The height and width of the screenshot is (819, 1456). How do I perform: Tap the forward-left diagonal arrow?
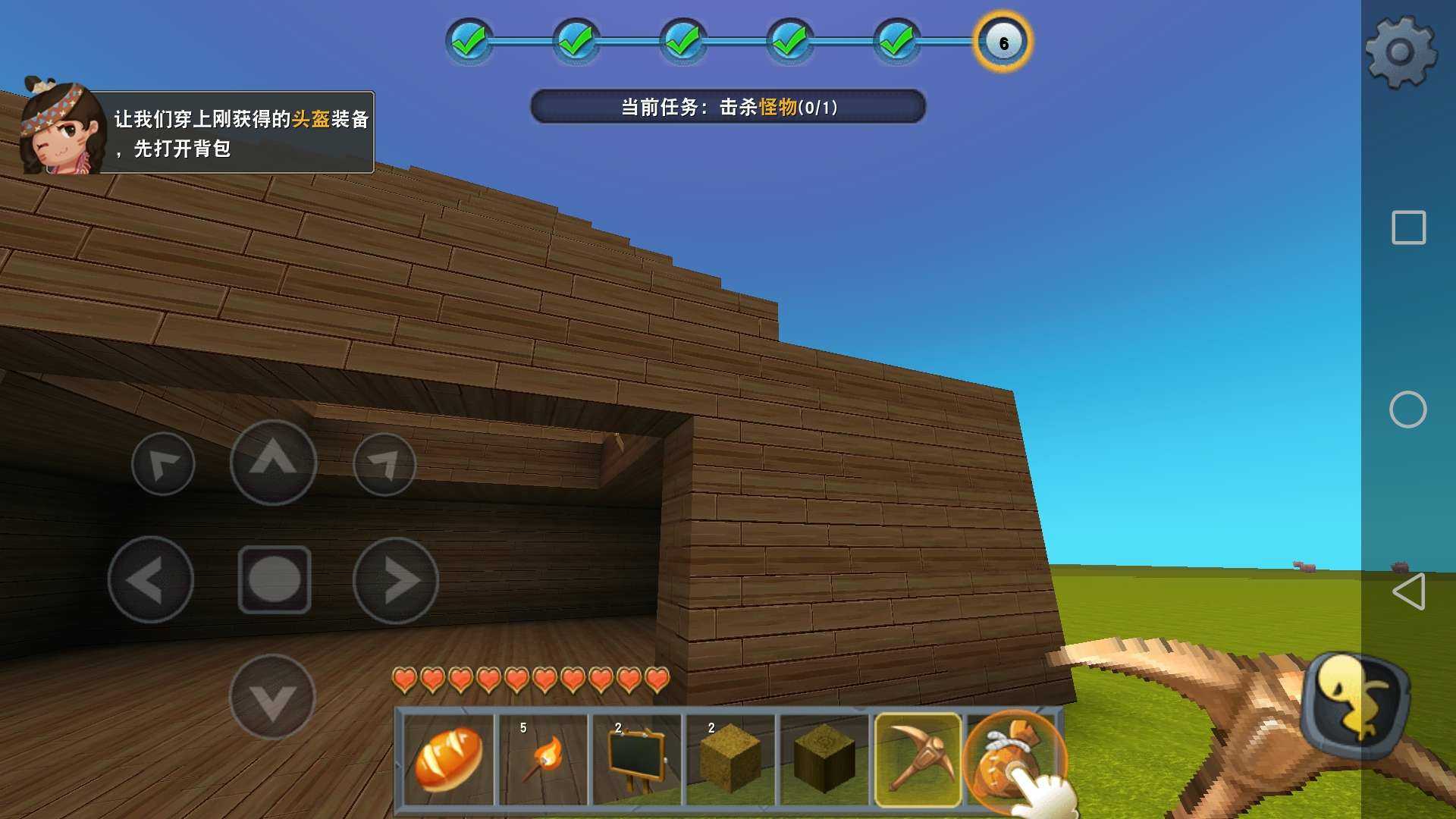pyautogui.click(x=163, y=464)
